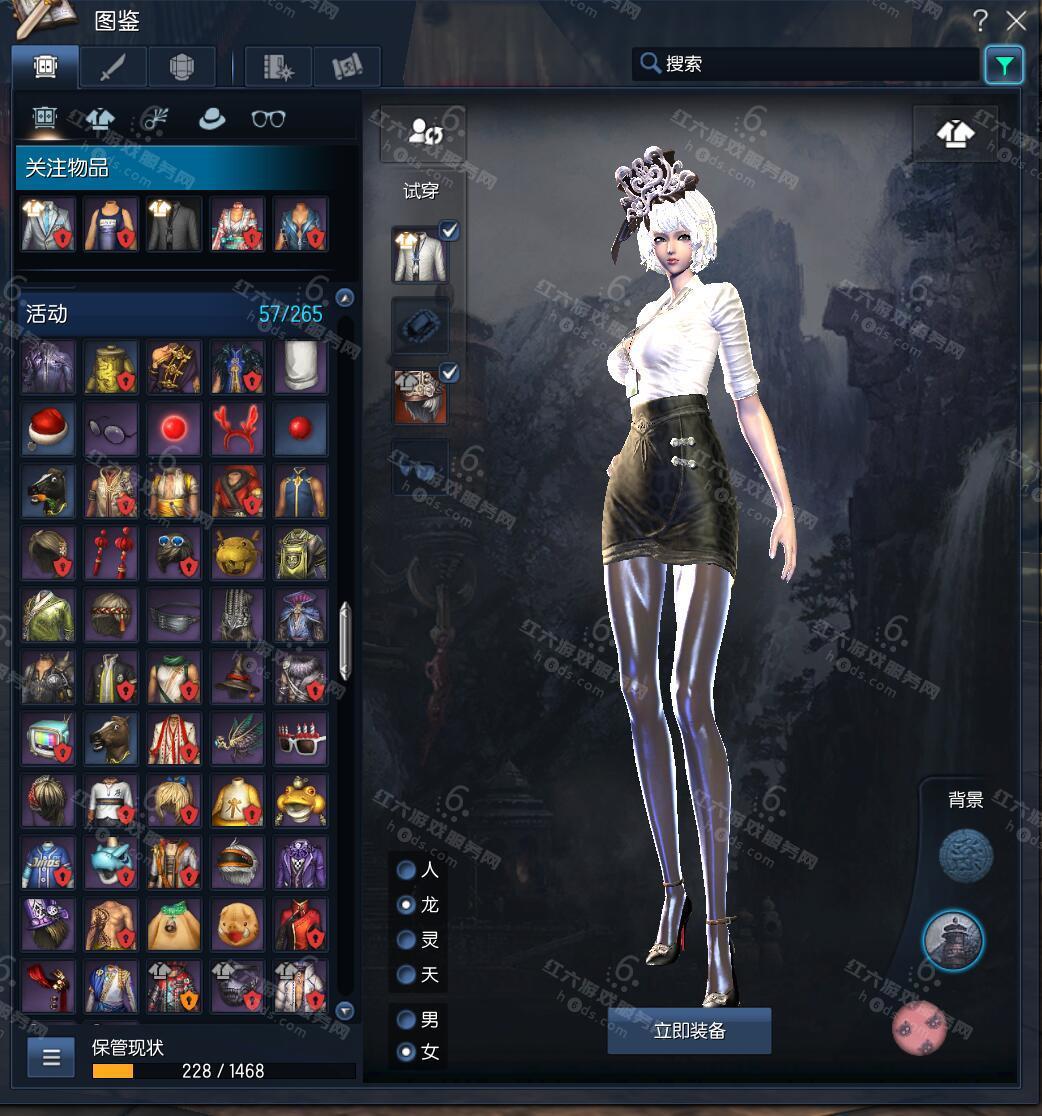Toggle the green filter funnel button
The height and width of the screenshot is (1116, 1042).
(x=1004, y=65)
